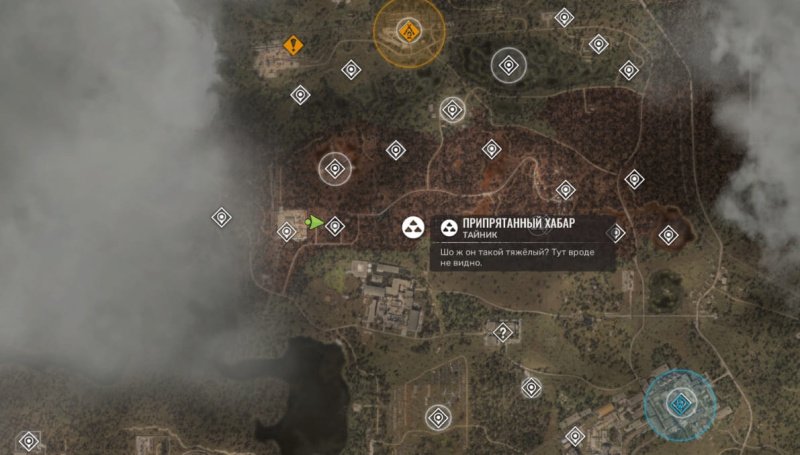Image resolution: width=800 pixels, height=455 pixels.
Task: Select the orange exclamation mark map marker
Action: pos(292,45)
